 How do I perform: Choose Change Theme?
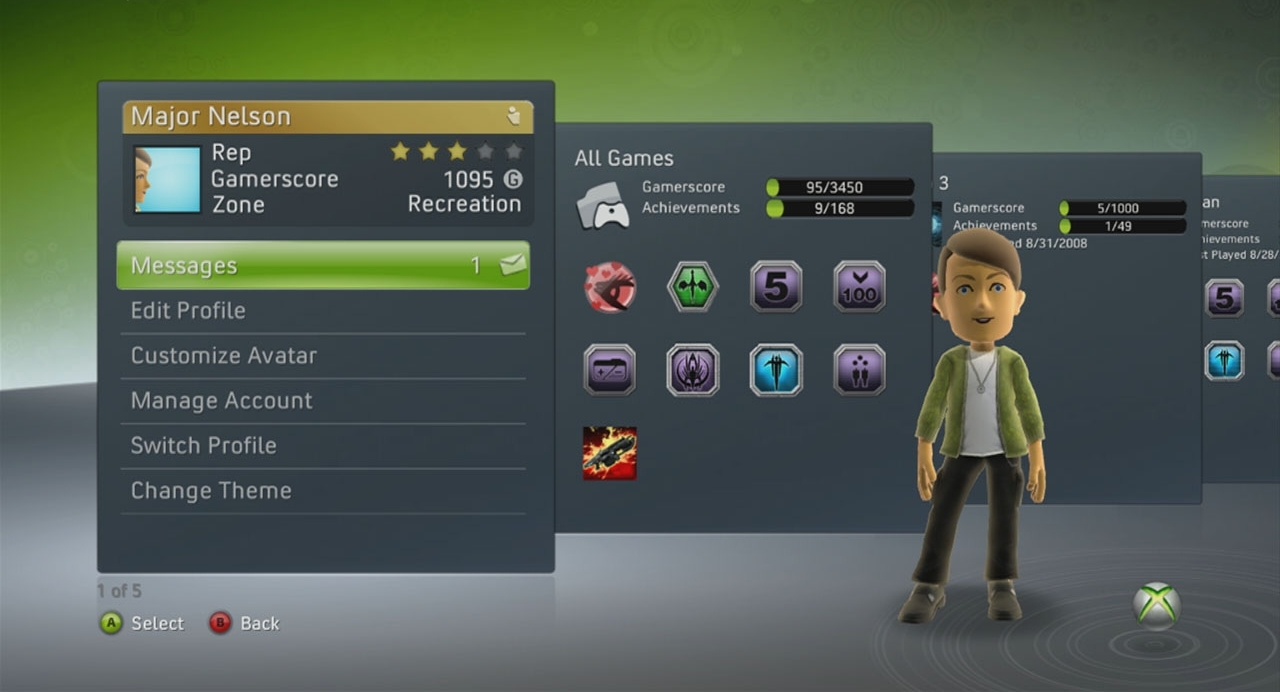[323, 491]
